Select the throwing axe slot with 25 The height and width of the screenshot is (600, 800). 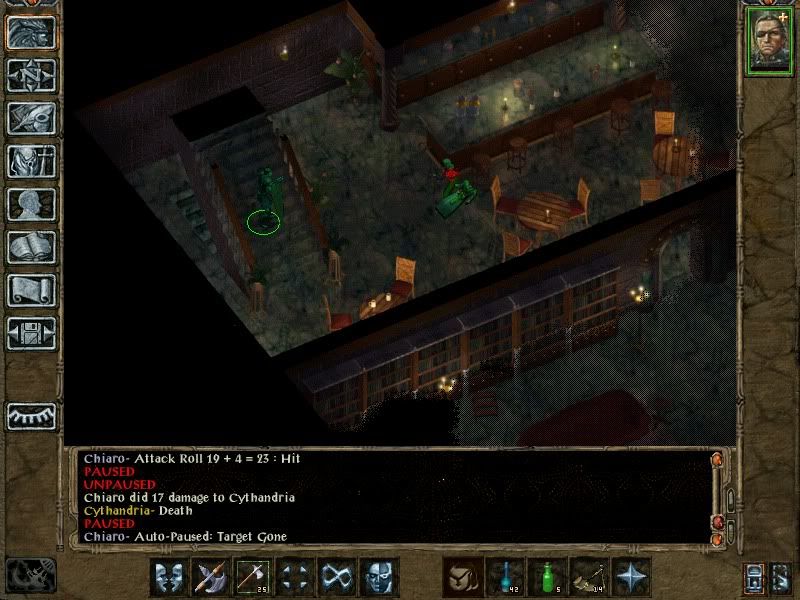point(252,577)
